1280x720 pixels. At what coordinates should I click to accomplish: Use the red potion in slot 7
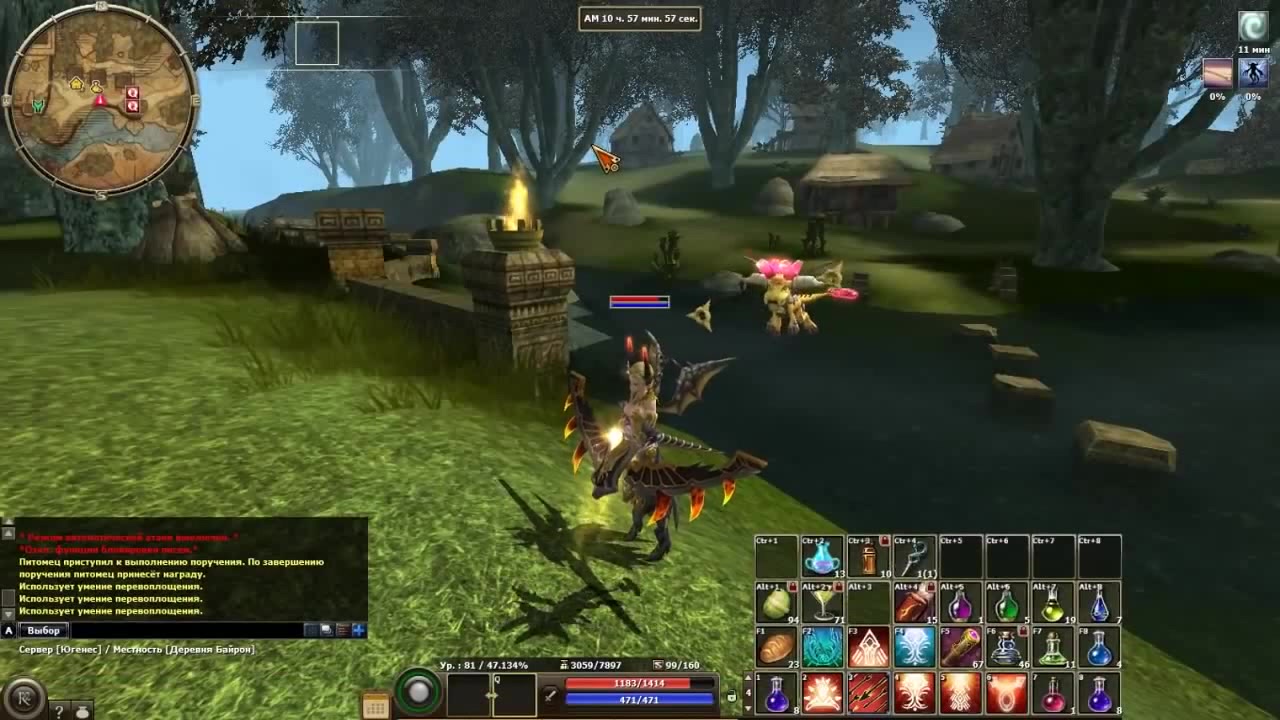pyautogui.click(x=1052, y=693)
